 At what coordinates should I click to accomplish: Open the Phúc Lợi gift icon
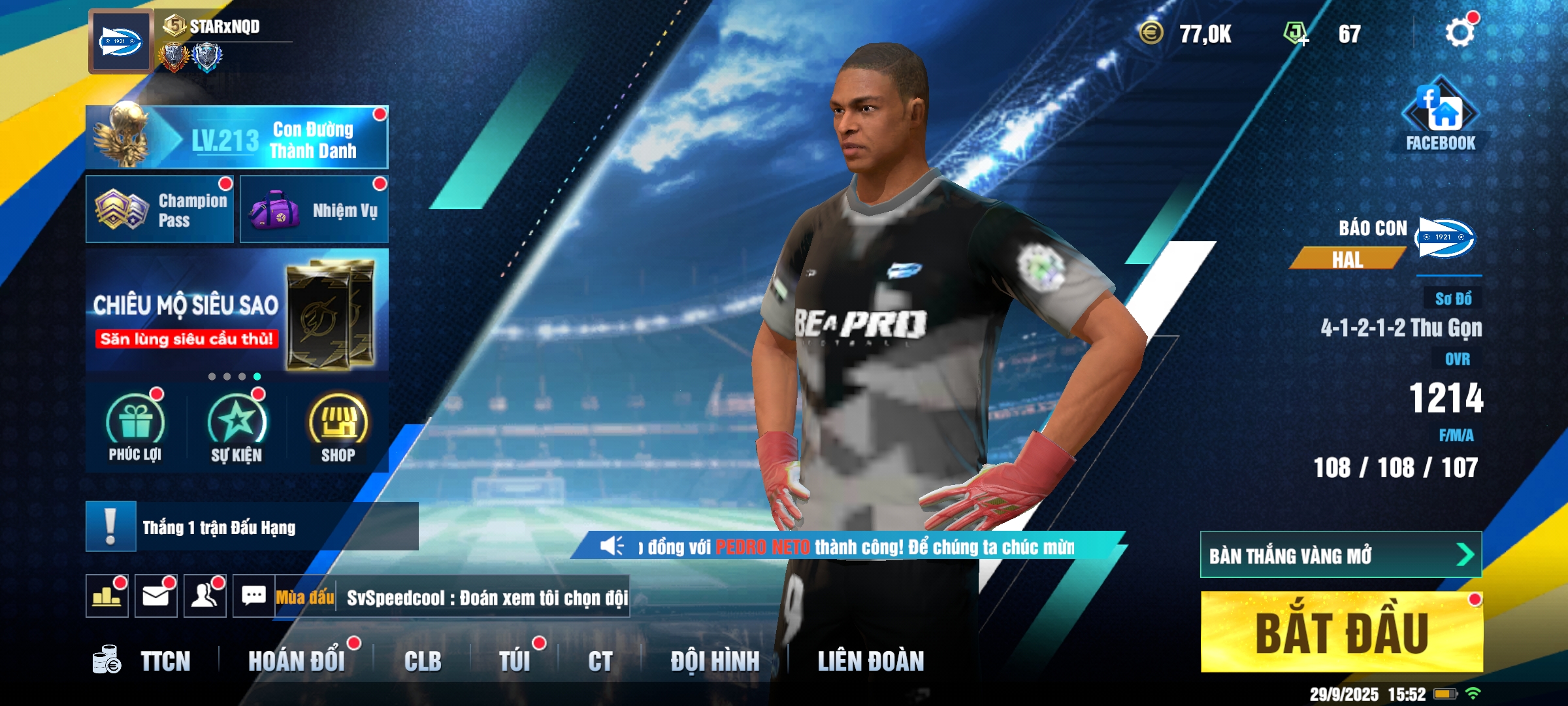click(135, 428)
